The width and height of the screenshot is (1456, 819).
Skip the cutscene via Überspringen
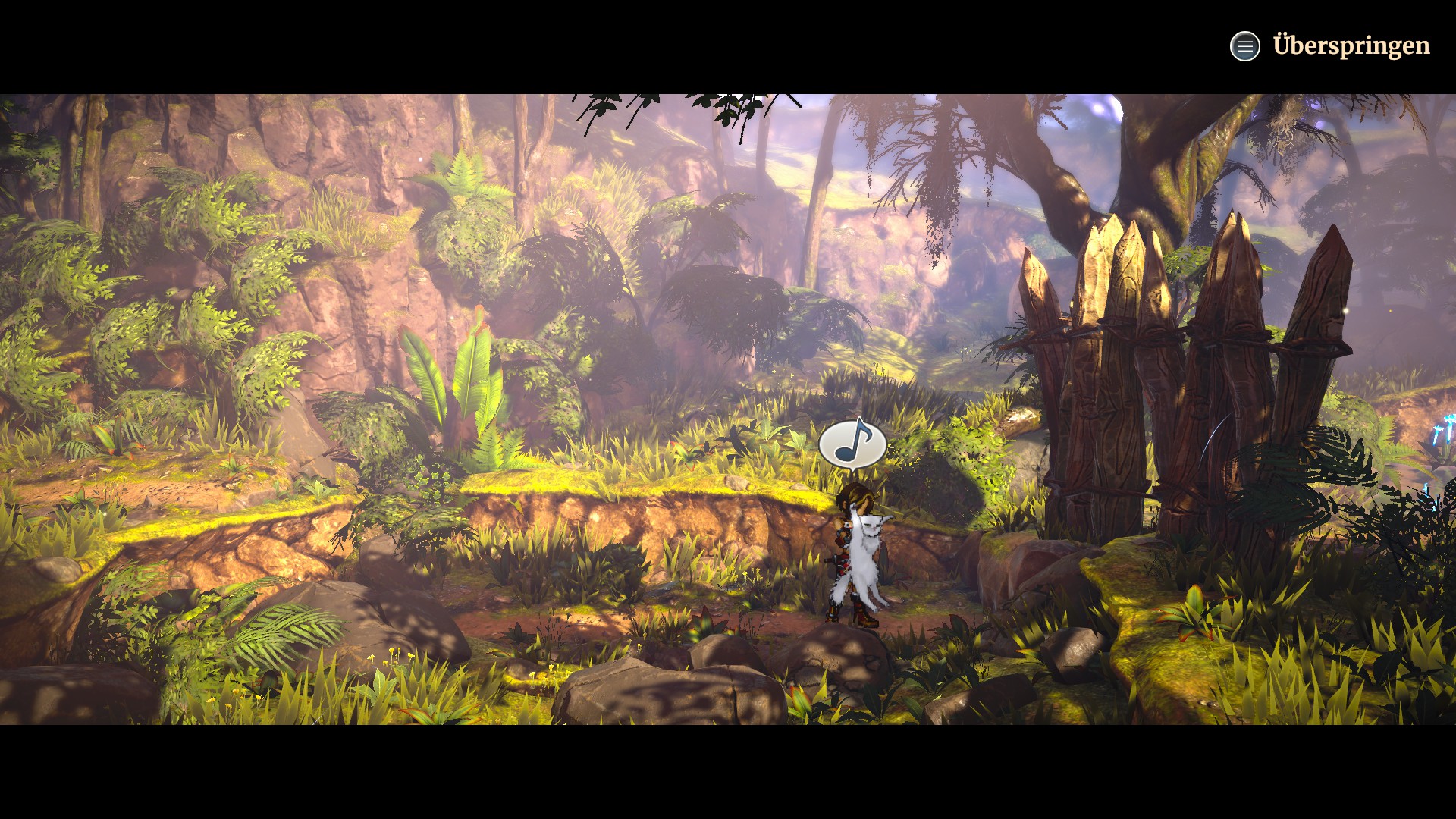click(1350, 45)
